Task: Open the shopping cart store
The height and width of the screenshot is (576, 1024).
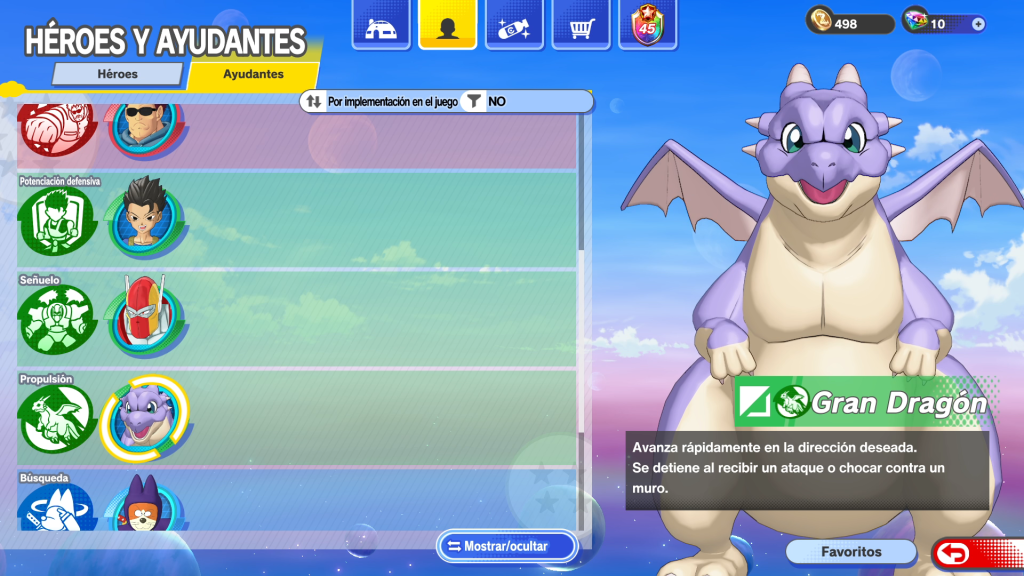Action: click(x=581, y=27)
